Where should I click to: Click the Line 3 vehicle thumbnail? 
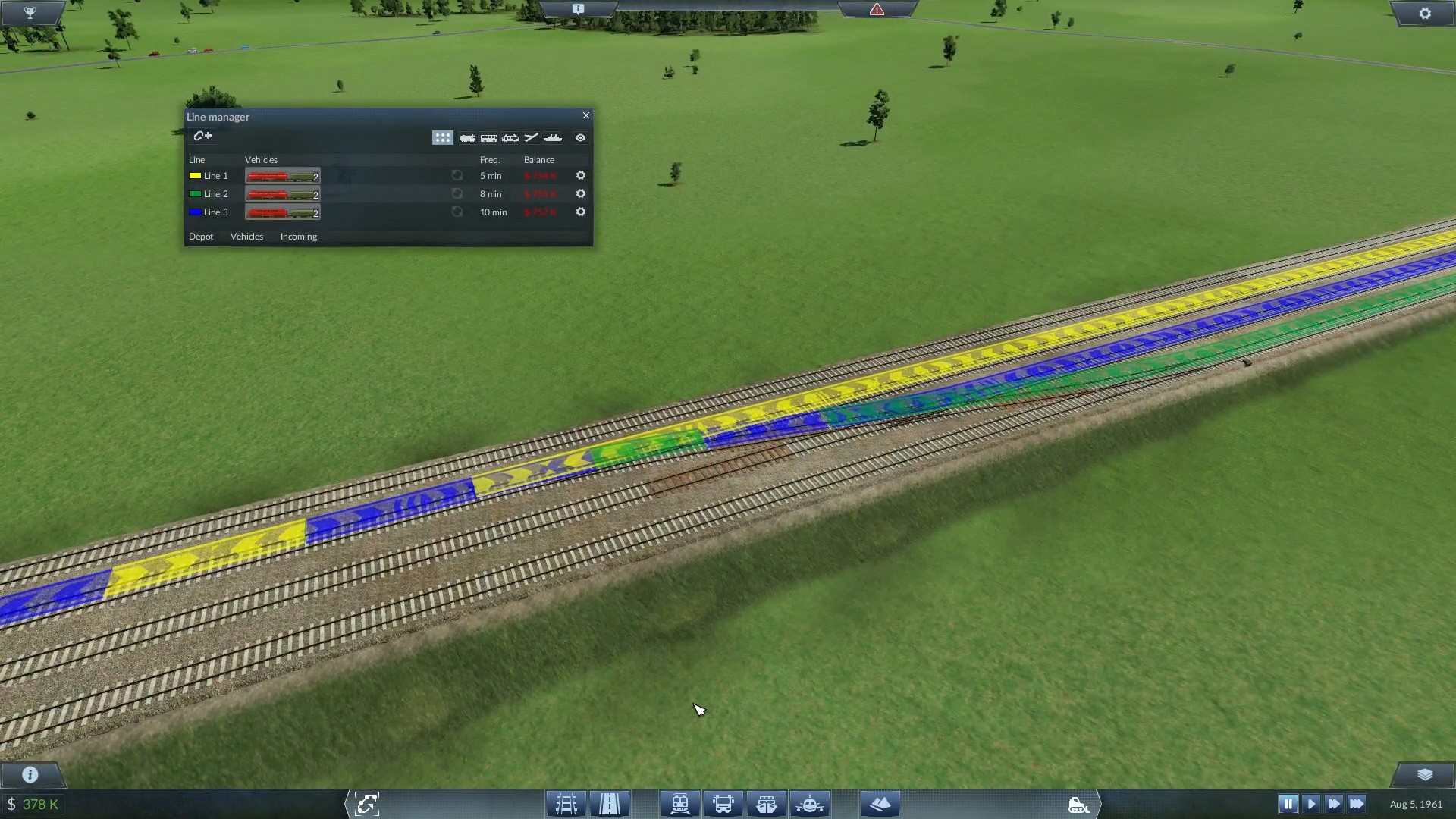pos(282,212)
